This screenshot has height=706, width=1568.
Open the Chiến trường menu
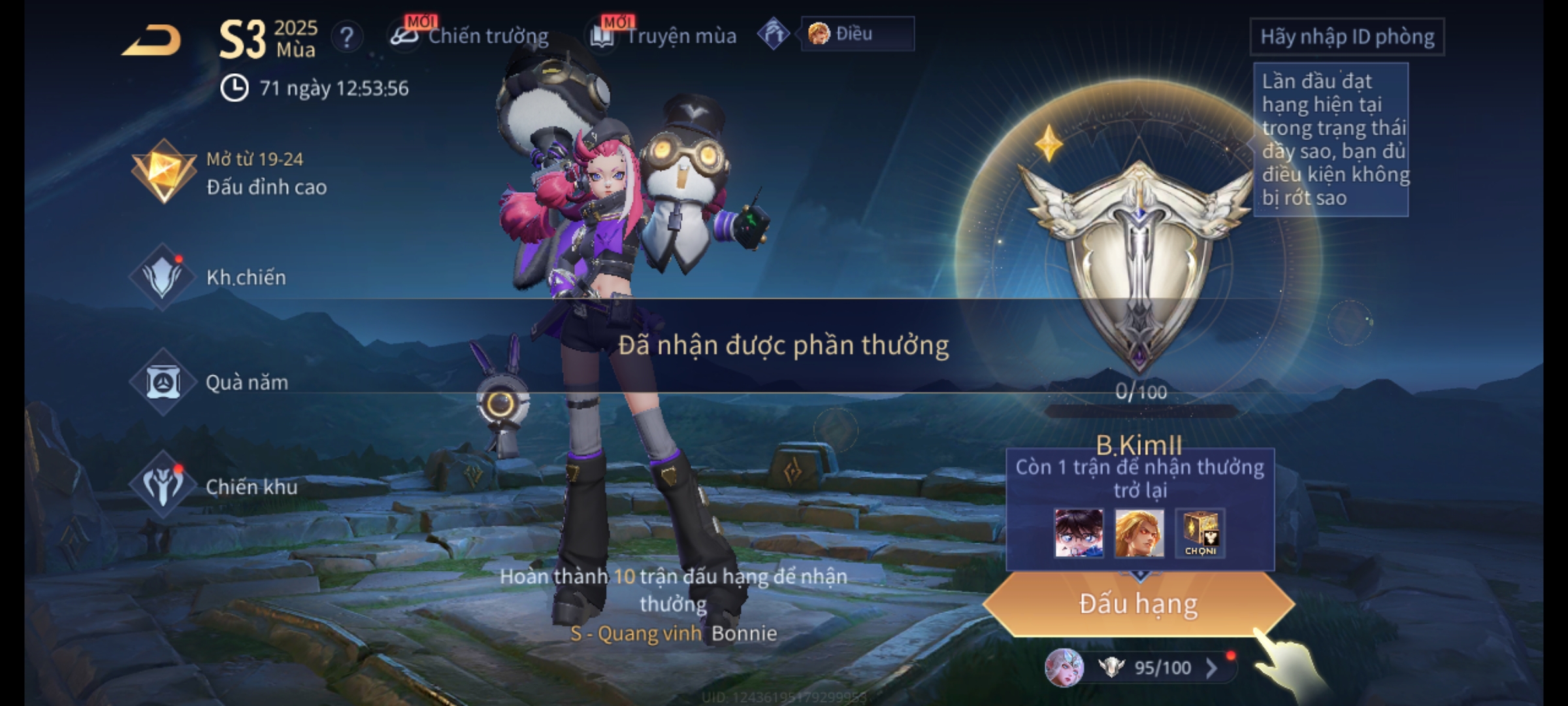(x=470, y=36)
